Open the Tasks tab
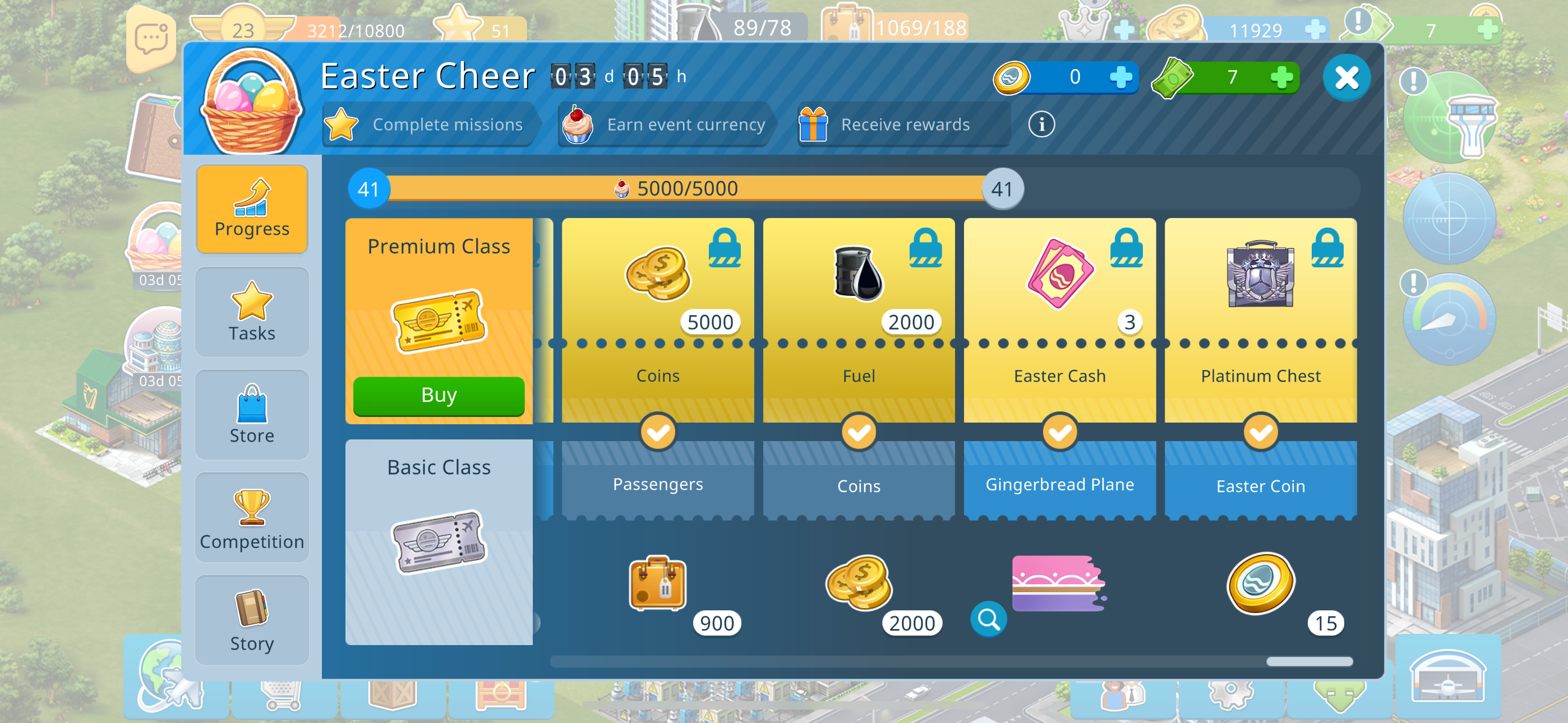1568x723 pixels. (252, 312)
